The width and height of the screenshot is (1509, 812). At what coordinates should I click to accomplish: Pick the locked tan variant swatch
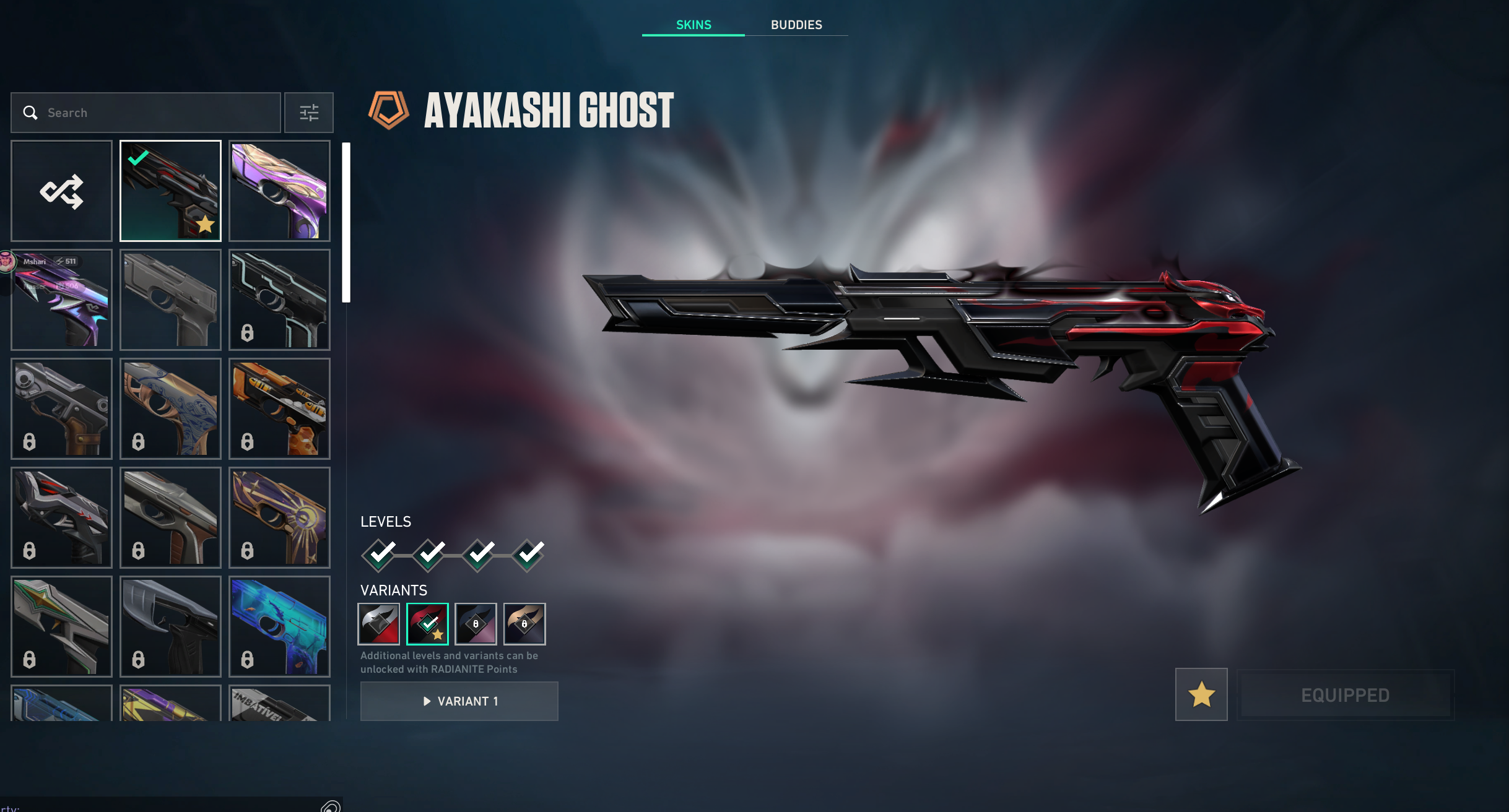524,624
